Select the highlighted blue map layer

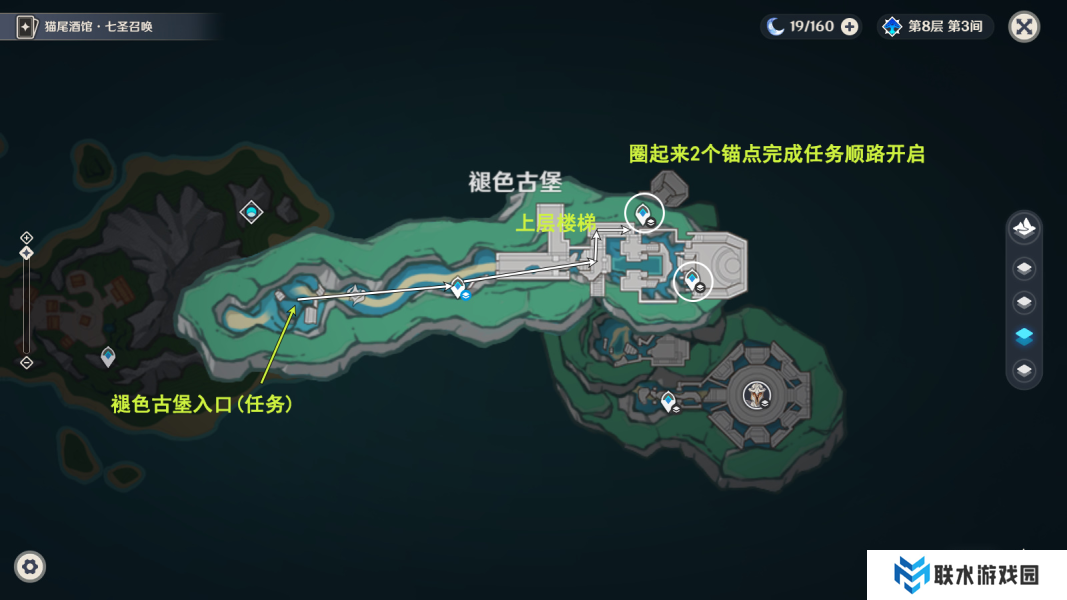[1024, 337]
